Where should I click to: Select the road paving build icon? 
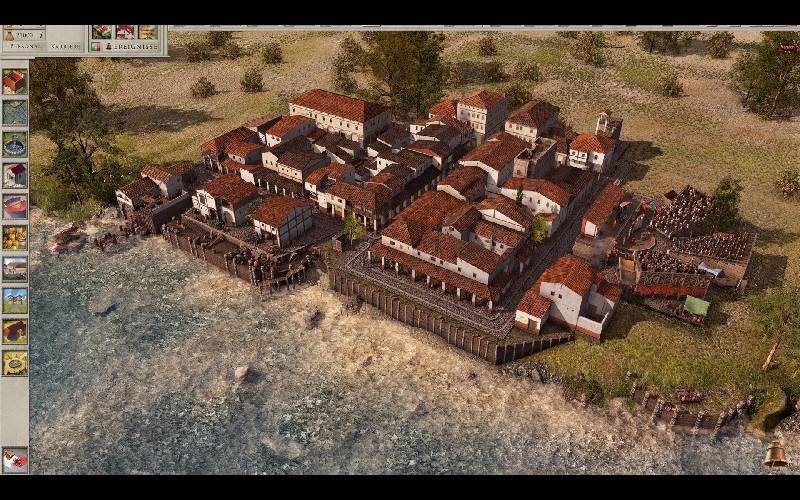click(x=14, y=113)
